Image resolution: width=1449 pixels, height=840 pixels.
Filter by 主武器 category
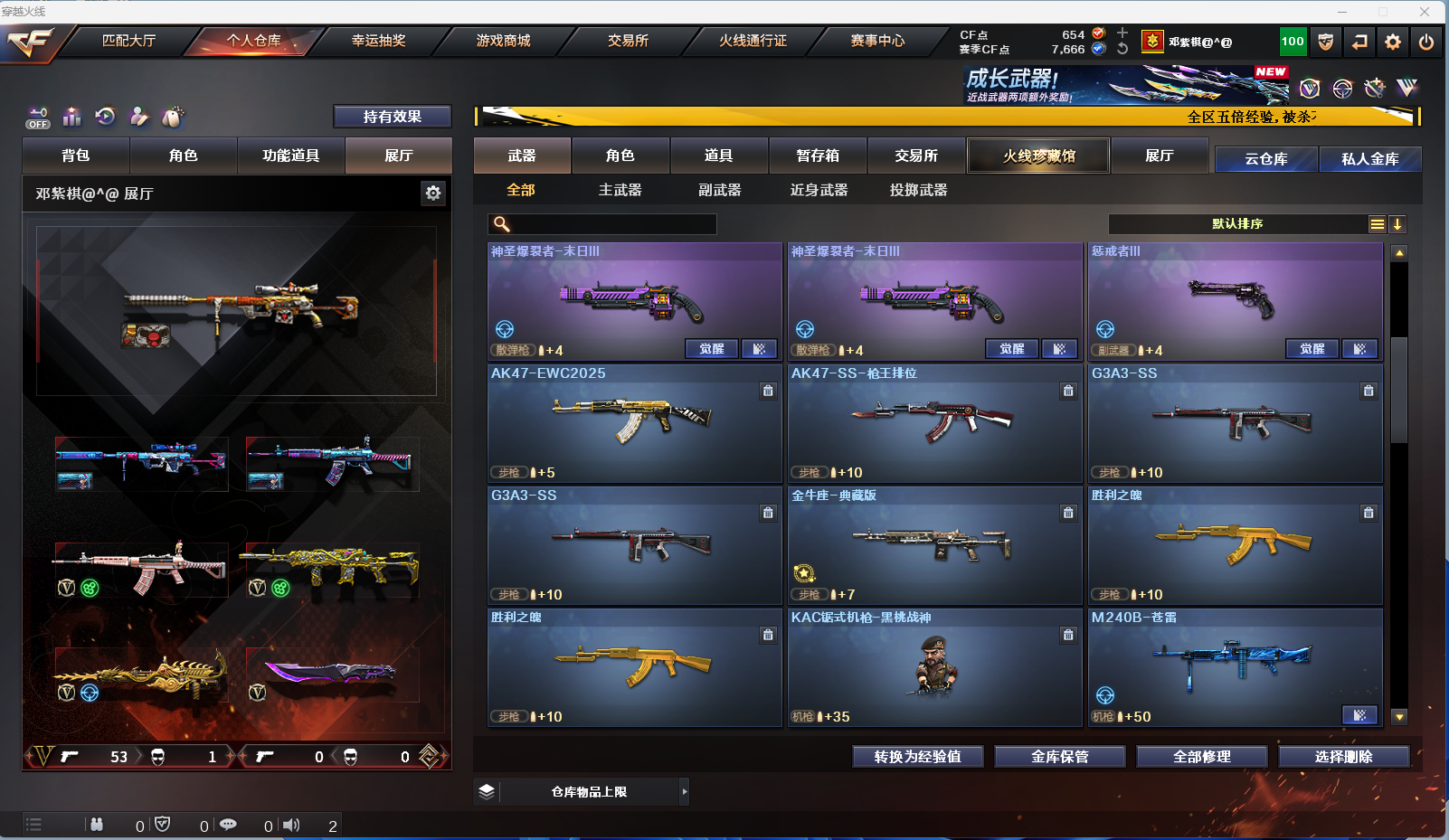point(620,190)
